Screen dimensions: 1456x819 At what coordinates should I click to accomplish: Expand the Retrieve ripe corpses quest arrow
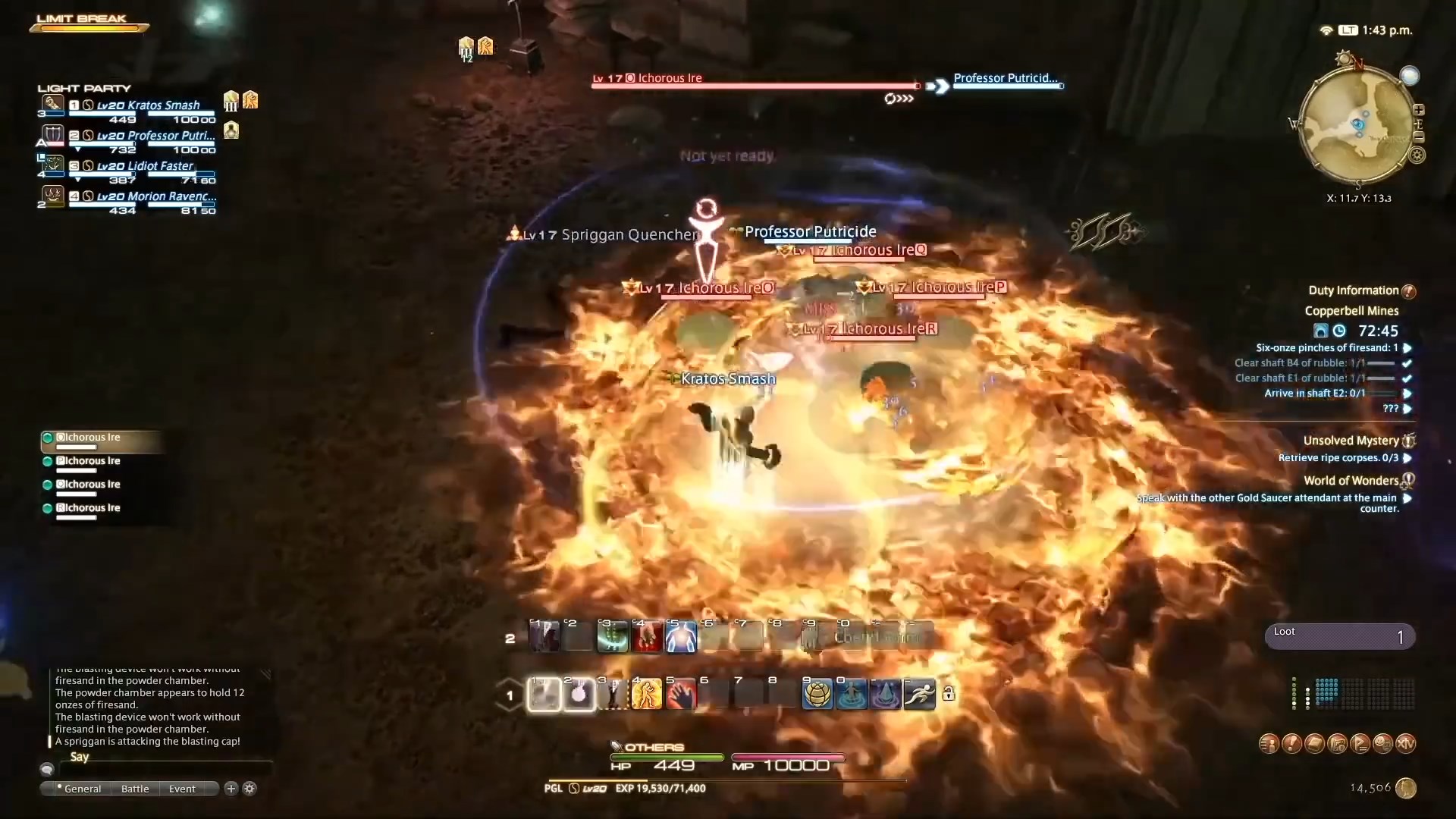tap(1409, 458)
